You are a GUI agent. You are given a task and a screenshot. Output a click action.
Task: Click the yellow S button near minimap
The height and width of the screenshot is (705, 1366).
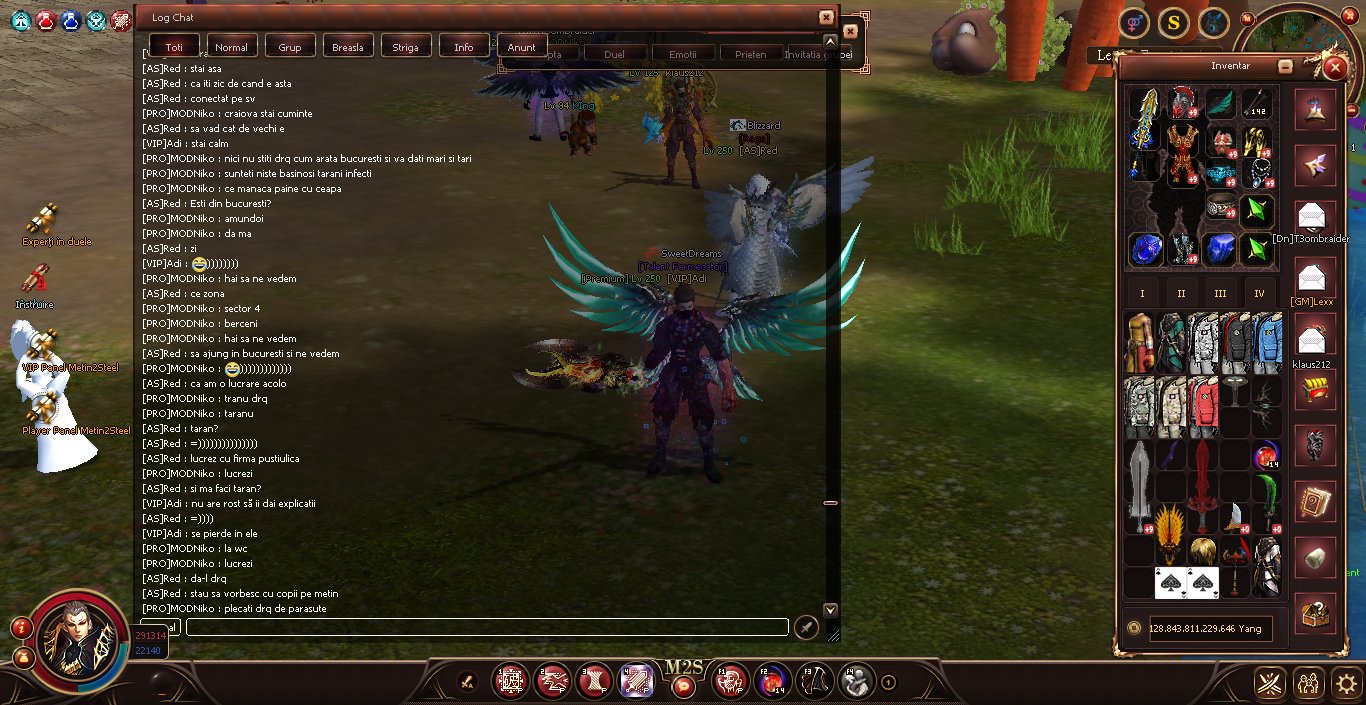click(x=1173, y=22)
